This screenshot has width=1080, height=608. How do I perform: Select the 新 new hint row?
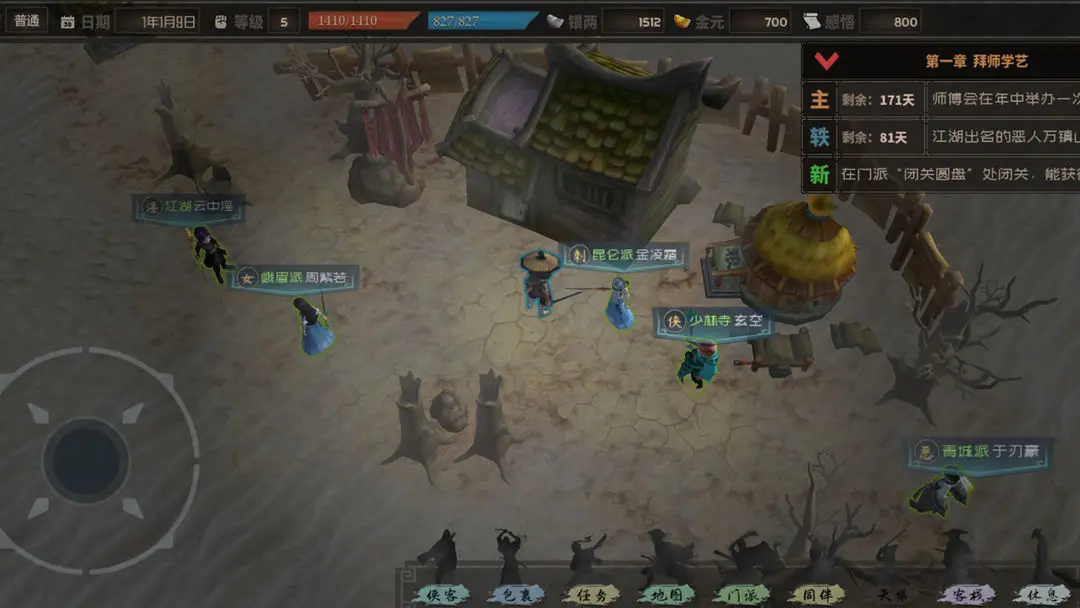[940, 174]
